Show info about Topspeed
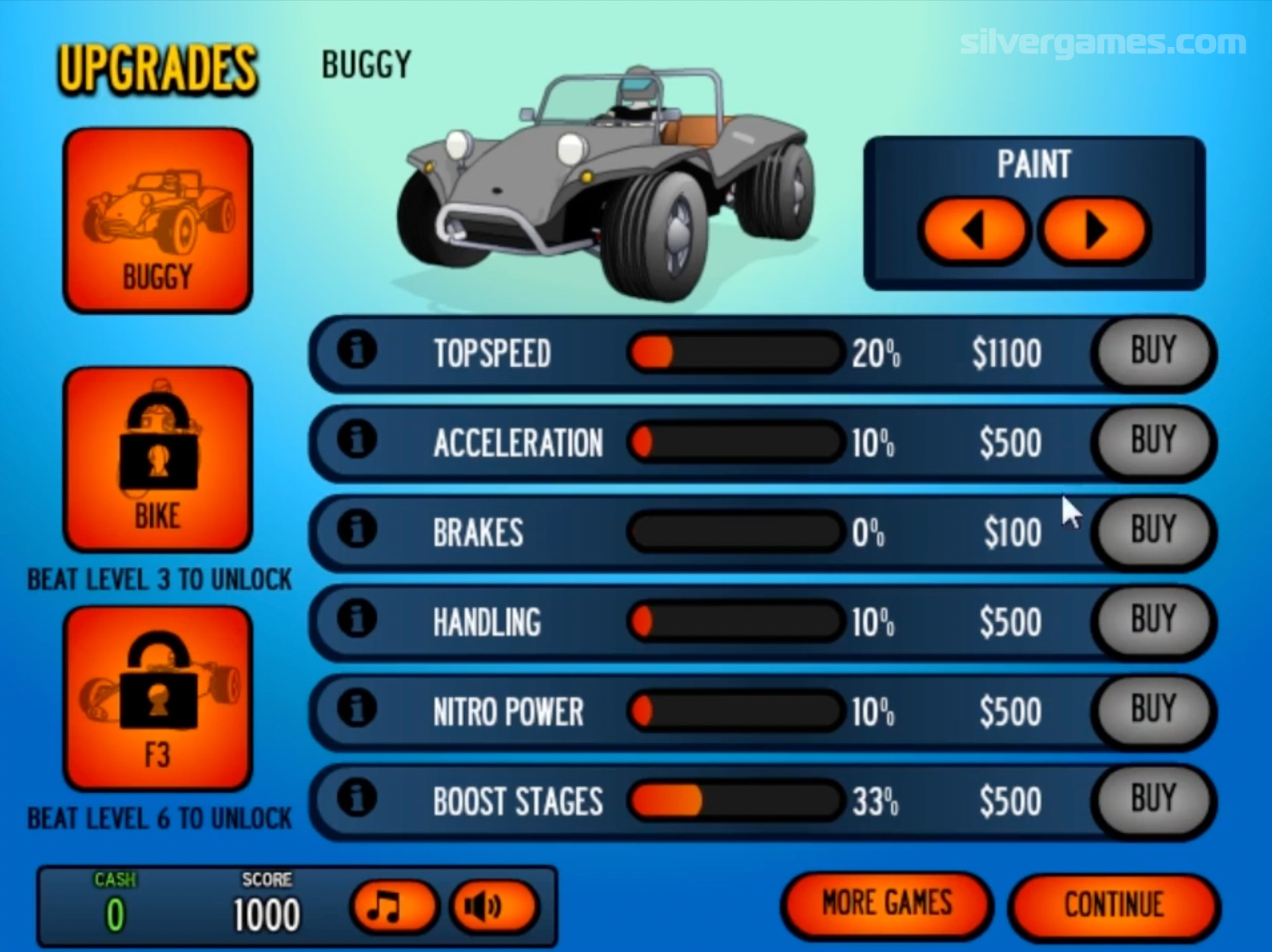The height and width of the screenshot is (952, 1272). pyautogui.click(x=357, y=350)
